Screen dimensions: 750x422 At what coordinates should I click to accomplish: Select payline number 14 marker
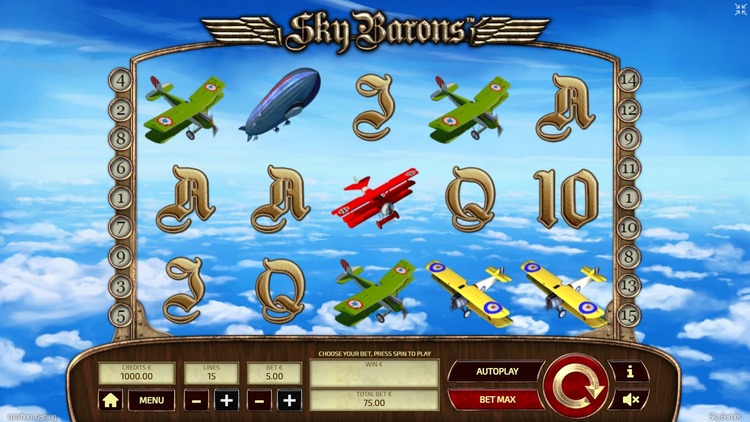pyautogui.click(x=629, y=80)
